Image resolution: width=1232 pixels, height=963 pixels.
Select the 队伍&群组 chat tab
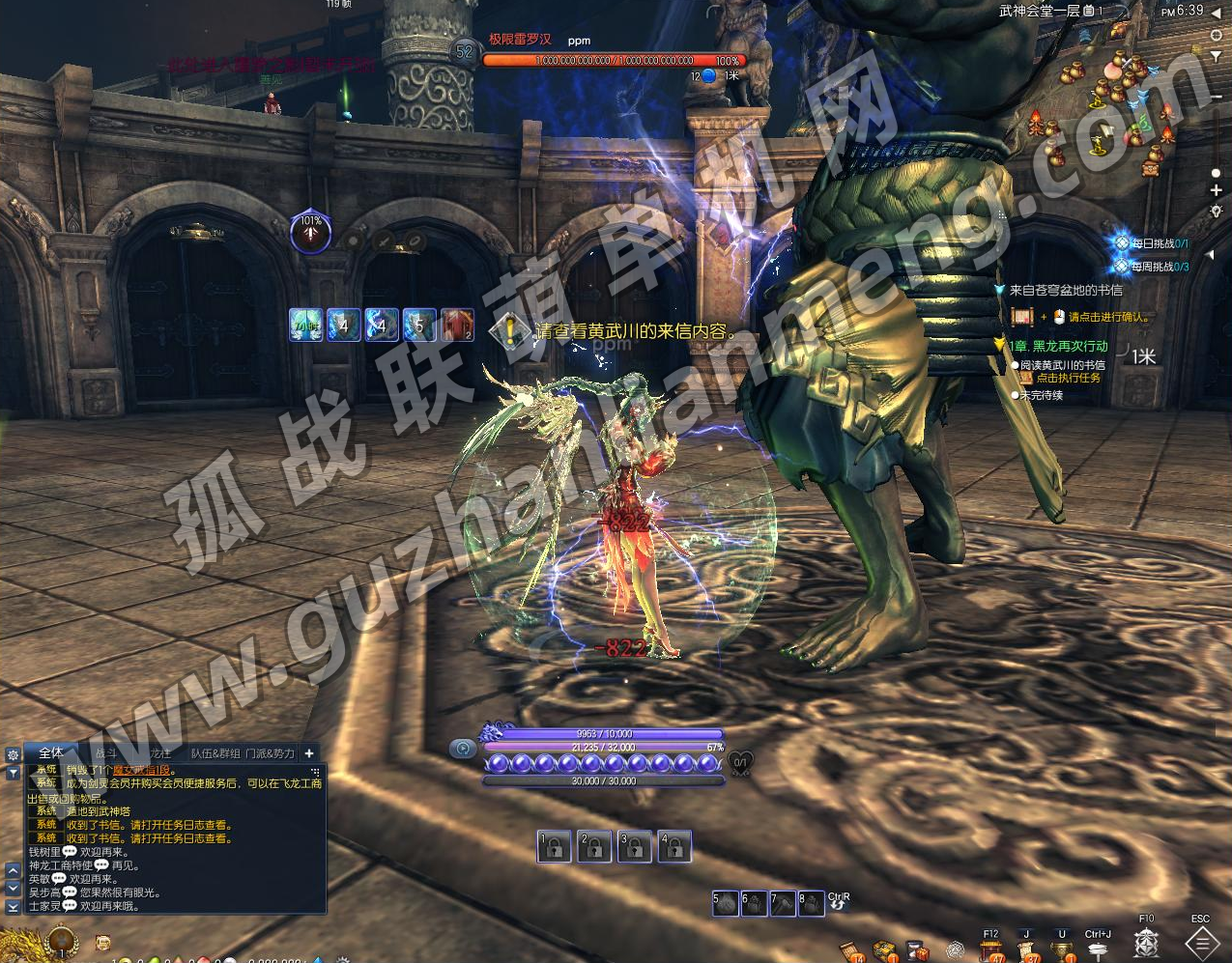pos(215,752)
